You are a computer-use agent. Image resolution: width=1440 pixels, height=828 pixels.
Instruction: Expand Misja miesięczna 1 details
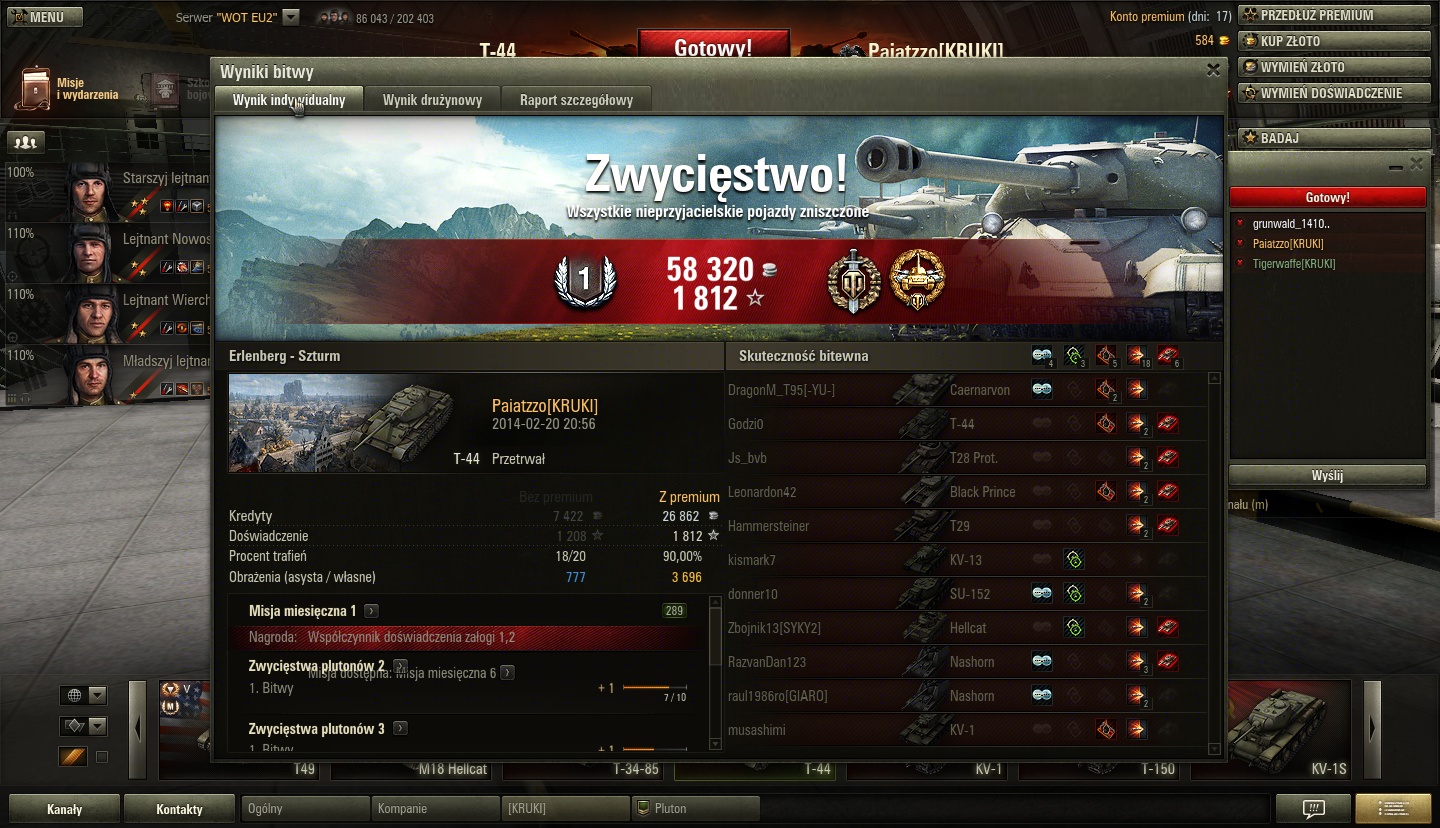pyautogui.click(x=371, y=611)
